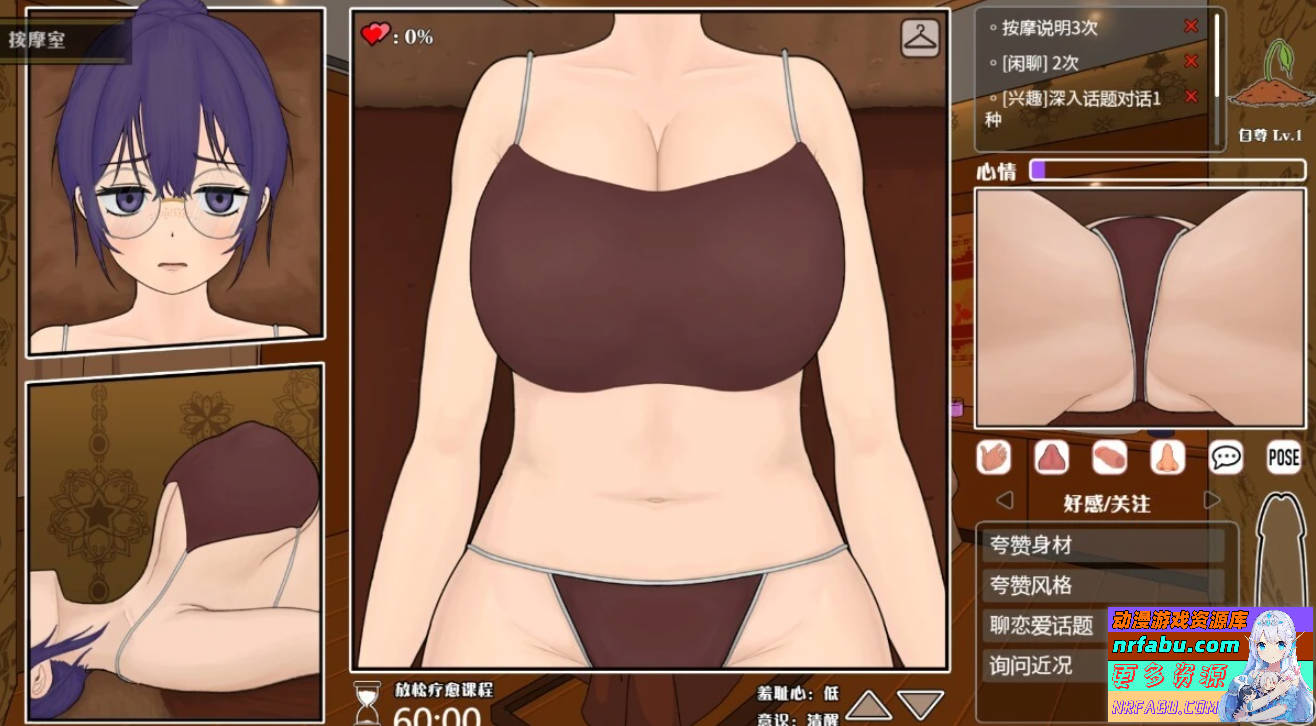Open the chat bubble dialogue icon

[1224, 458]
